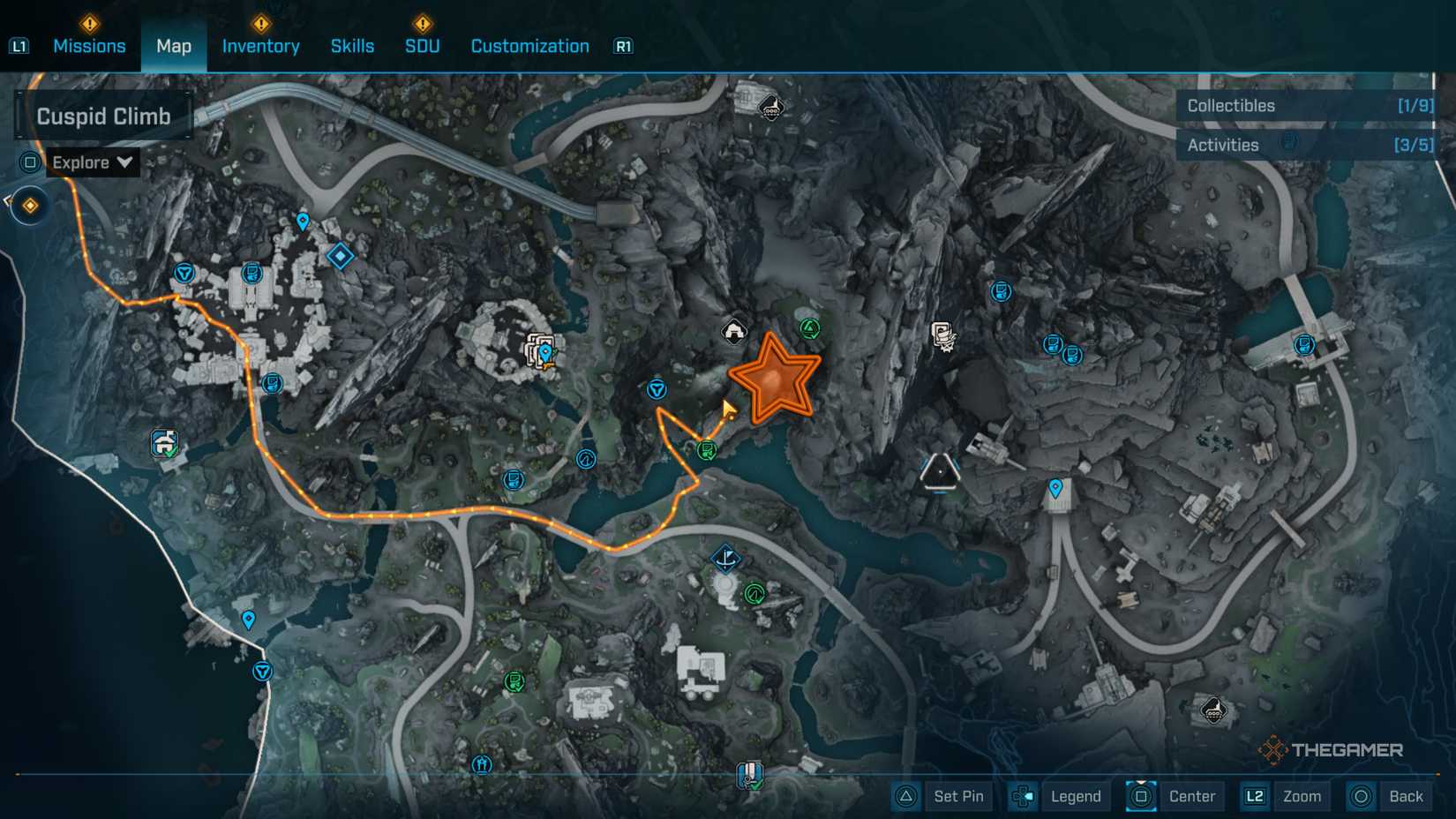Go to the Skills tab
This screenshot has width=1456, height=819.
352,46
